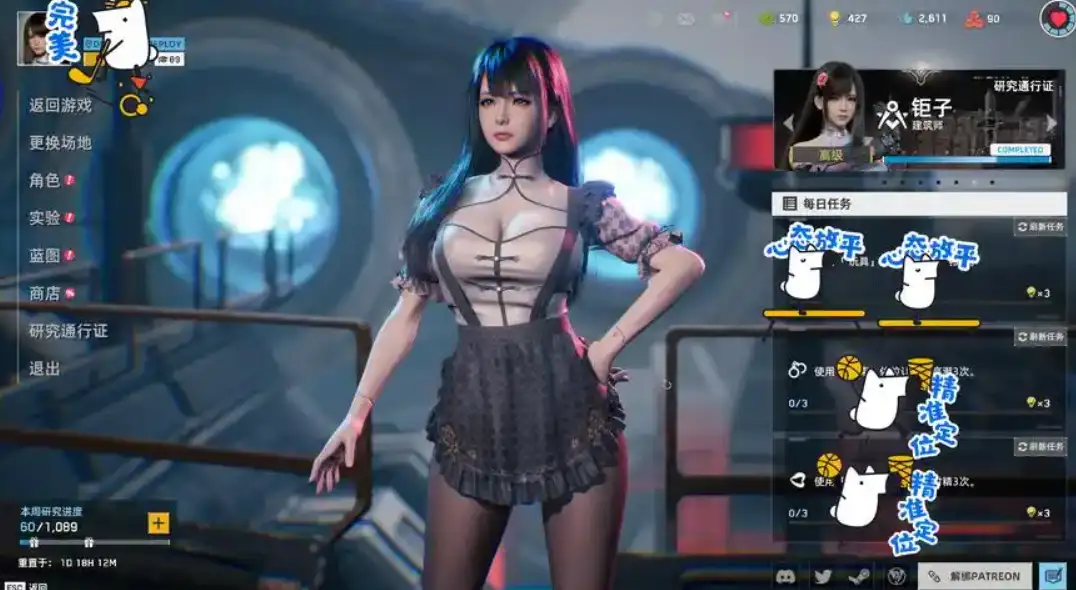1076x590 pixels.
Task: Open the 更换场地 change venue menu
Action: pyautogui.click(x=60, y=143)
